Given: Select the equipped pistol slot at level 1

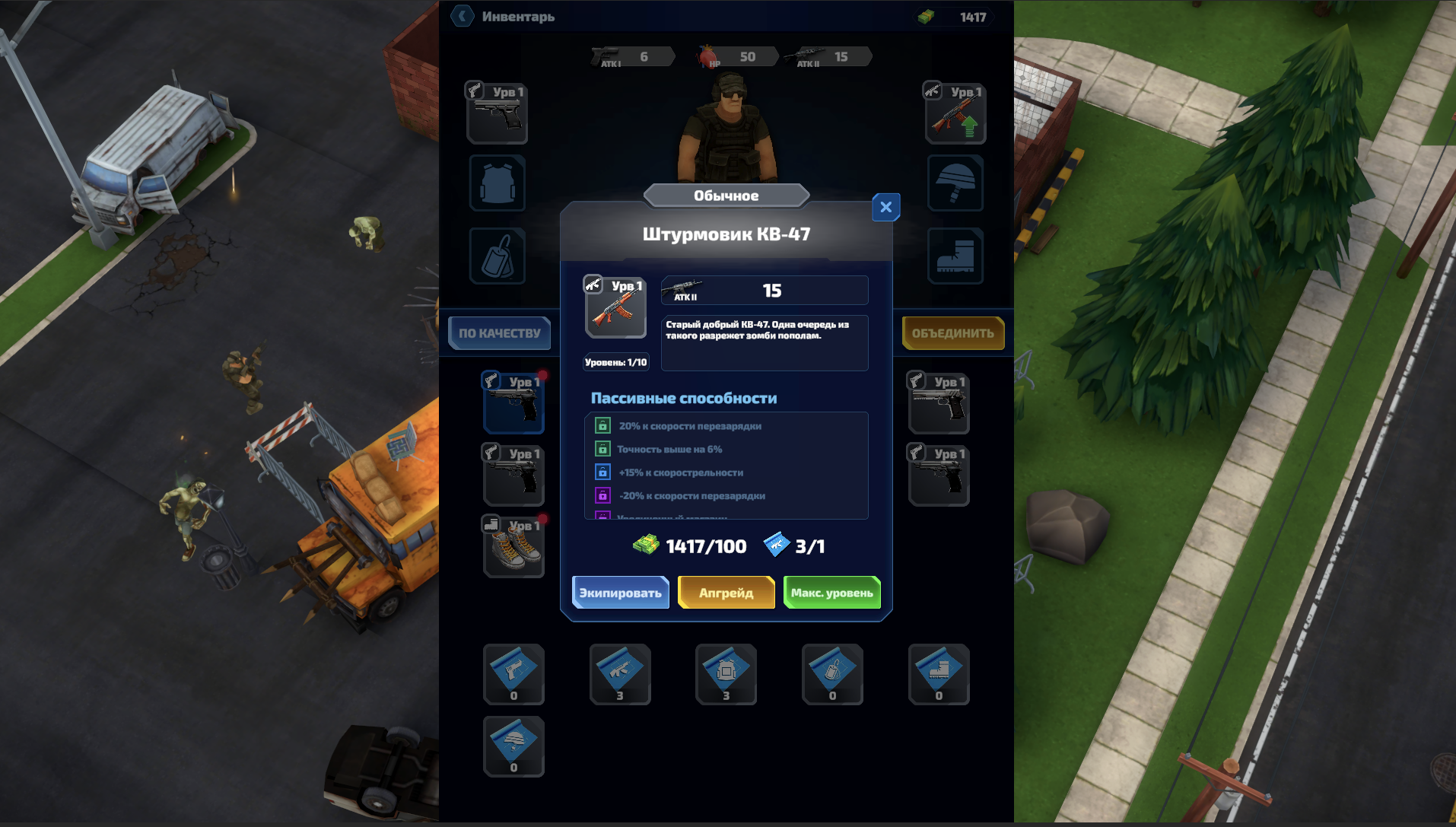Looking at the screenshot, I should [x=497, y=112].
